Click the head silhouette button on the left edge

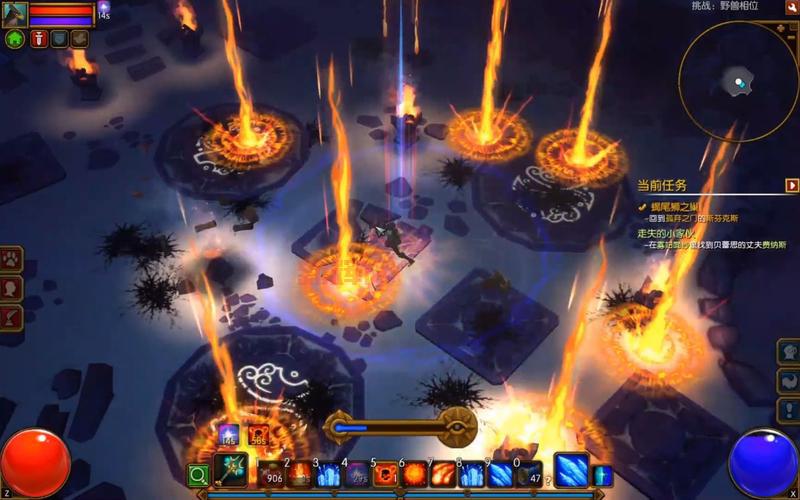11,288
